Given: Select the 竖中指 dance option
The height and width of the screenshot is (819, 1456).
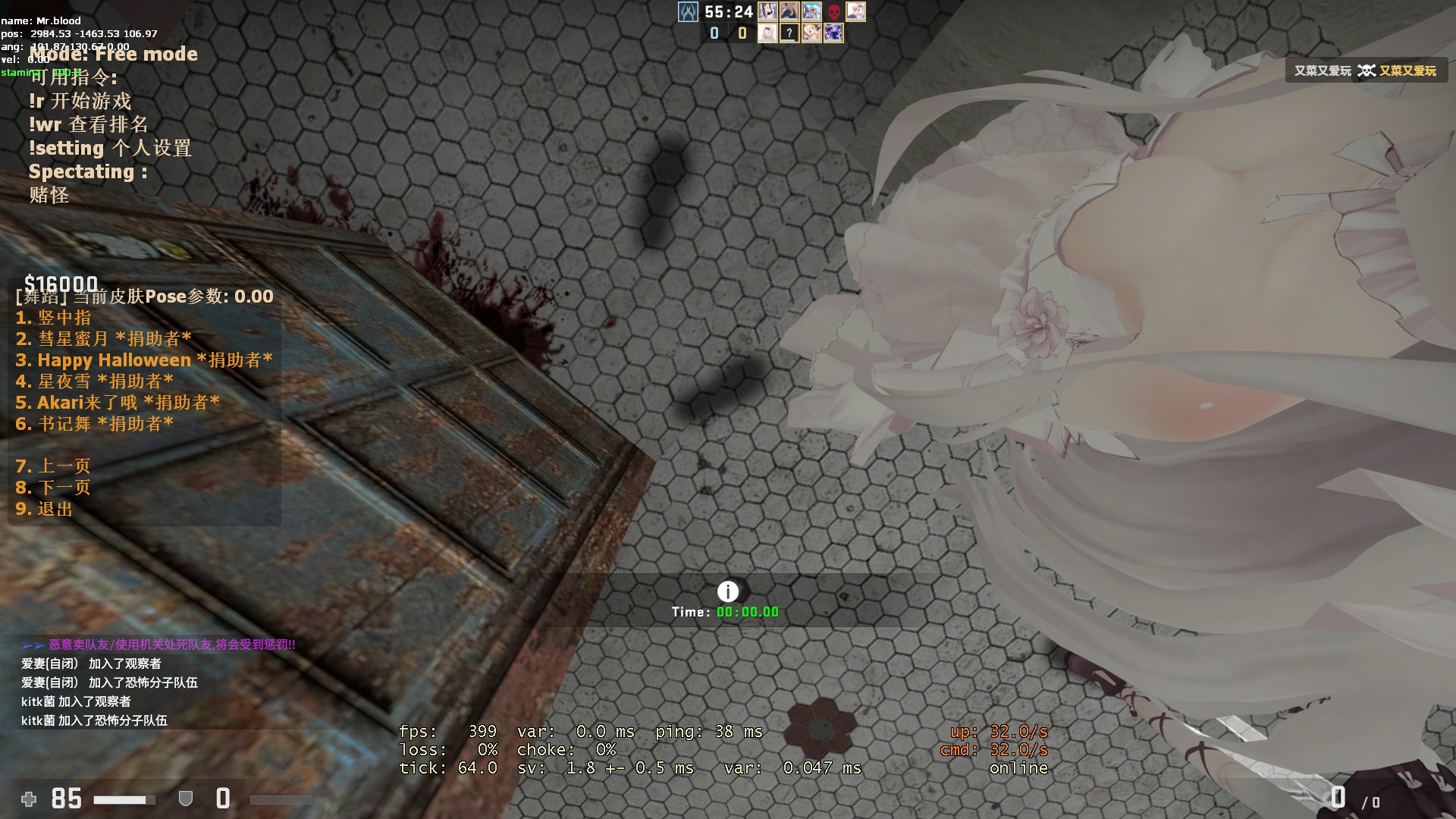Looking at the screenshot, I should (x=53, y=318).
